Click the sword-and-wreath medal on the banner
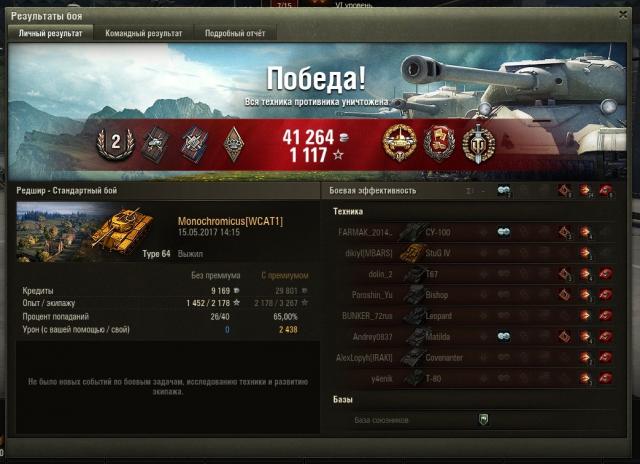Viewport: 640px width, 464px height. [x=479, y=144]
